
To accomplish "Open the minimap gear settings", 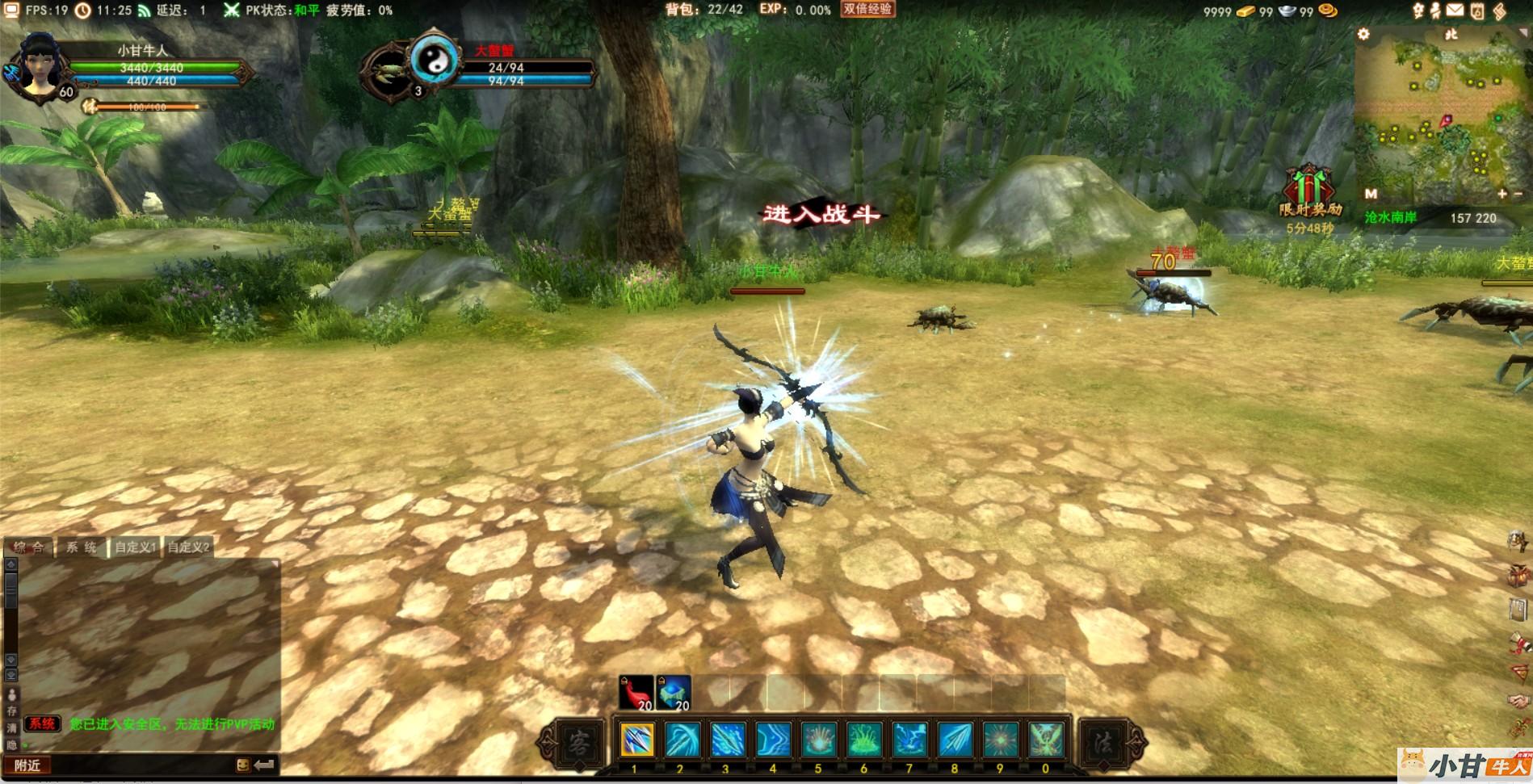I will (1364, 34).
